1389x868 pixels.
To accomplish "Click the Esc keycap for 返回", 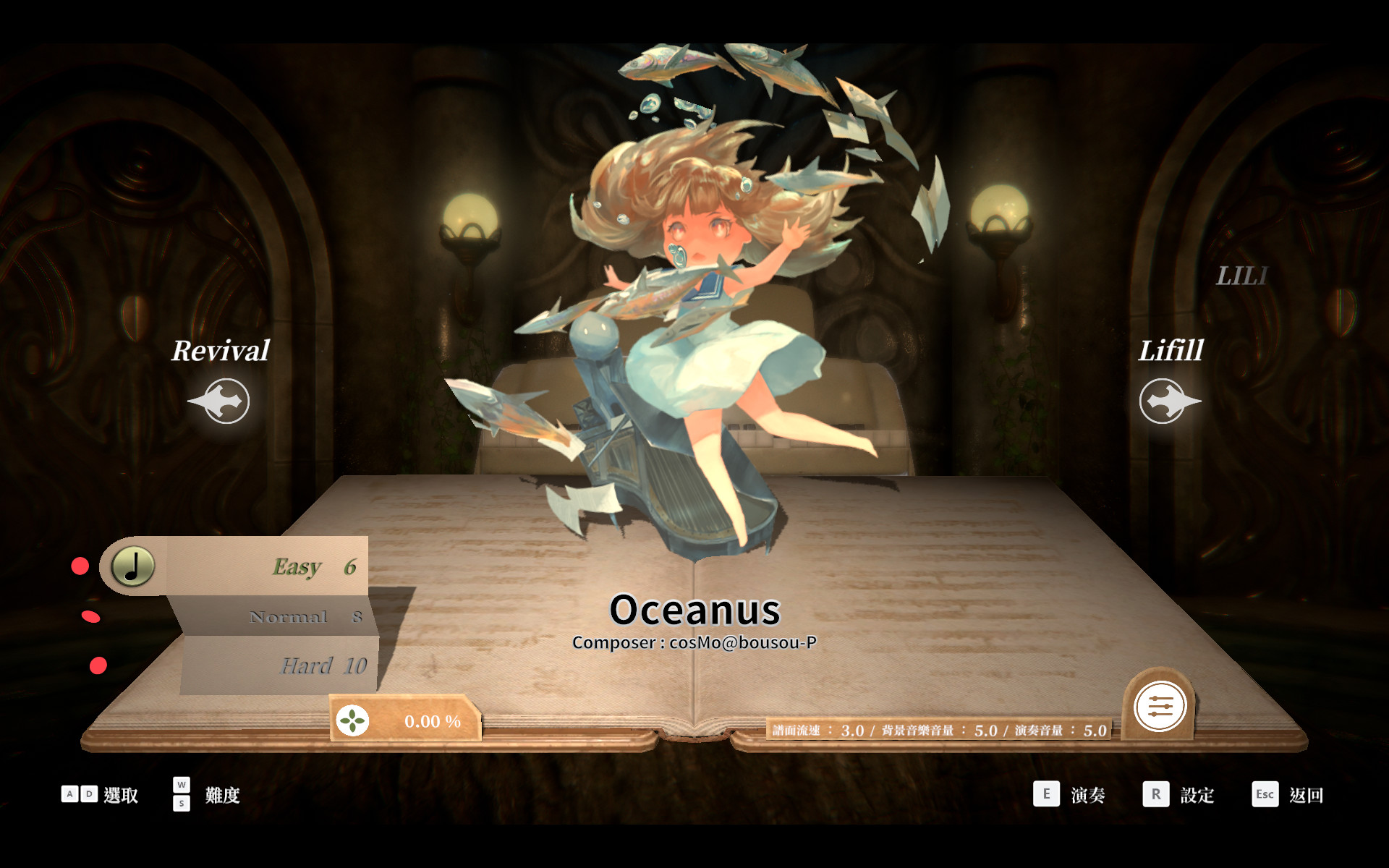I will pyautogui.click(x=1265, y=793).
